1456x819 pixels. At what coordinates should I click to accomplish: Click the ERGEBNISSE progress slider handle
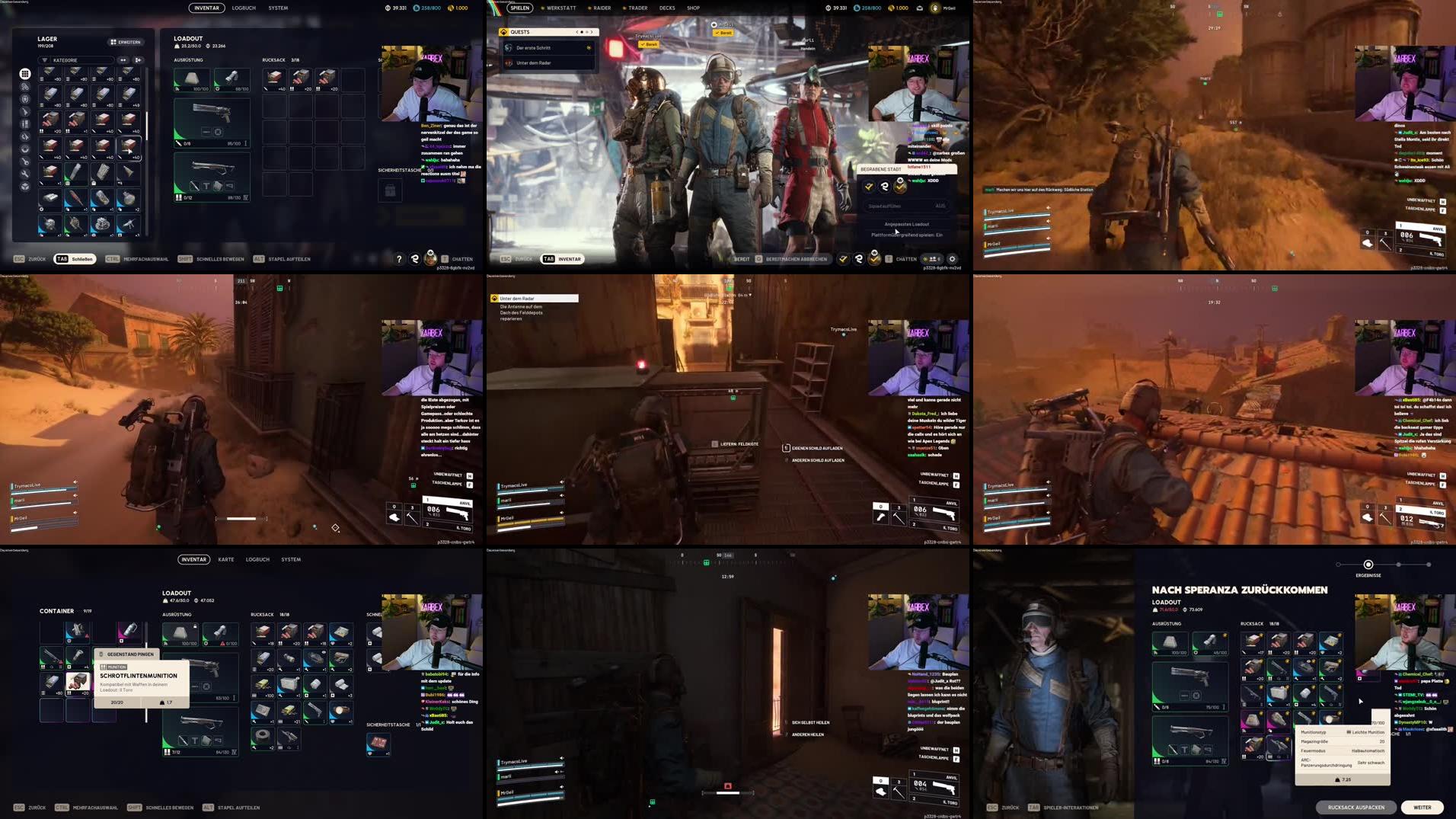tap(1368, 565)
